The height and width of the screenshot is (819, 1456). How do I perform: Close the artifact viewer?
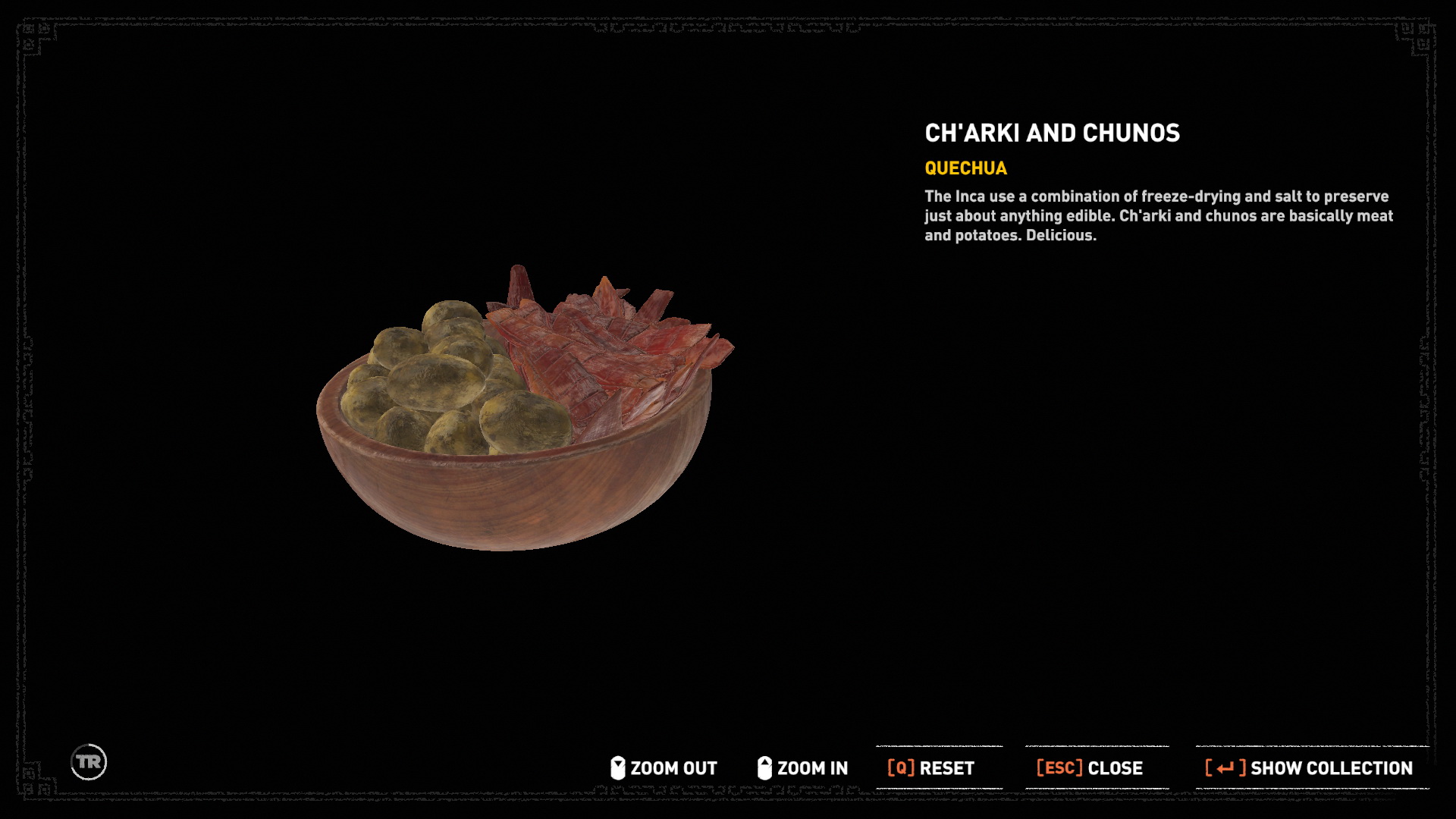[1090, 768]
